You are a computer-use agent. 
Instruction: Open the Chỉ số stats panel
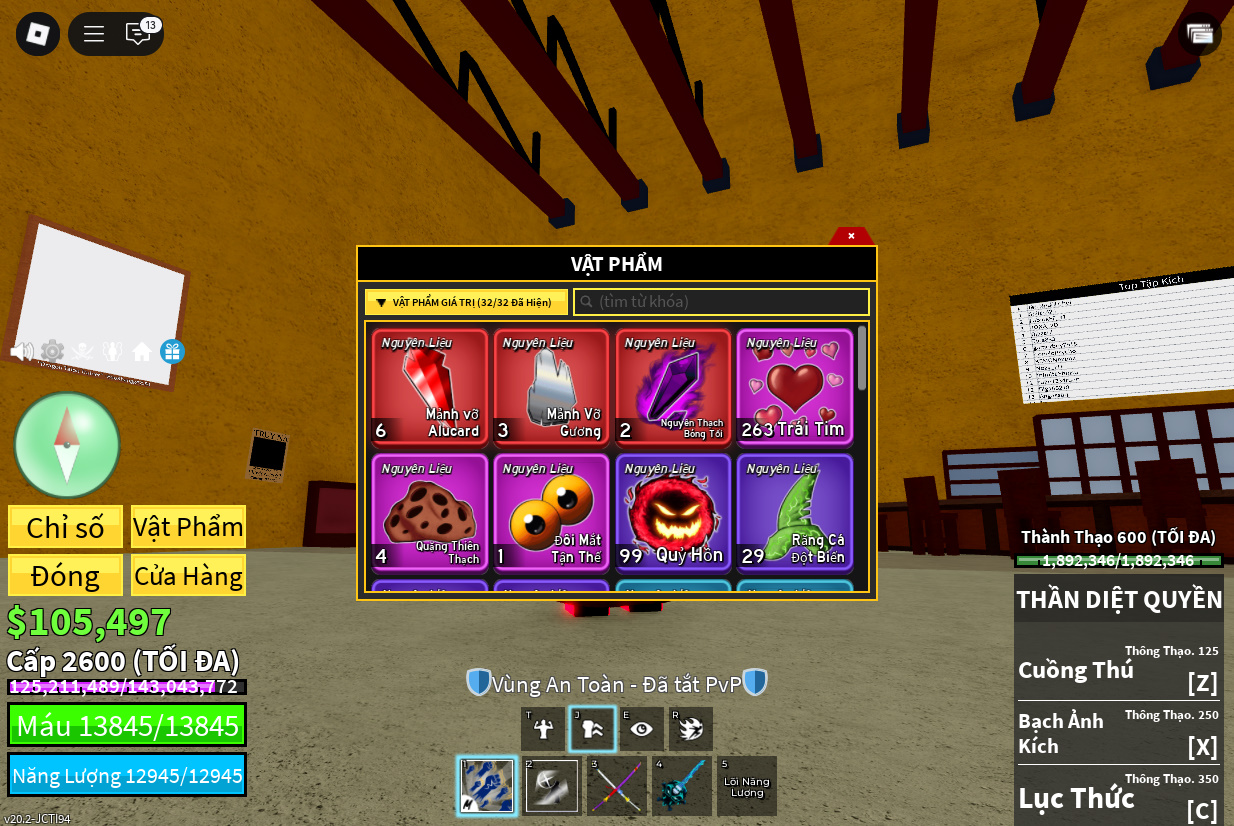(x=66, y=527)
